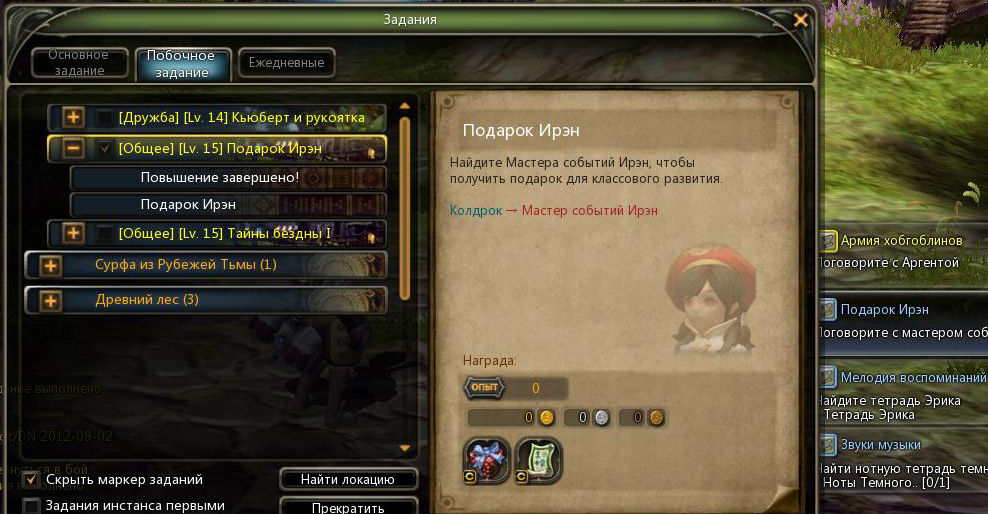Open Армия хобгоблинов in the quest tracker
Image resolution: width=988 pixels, height=514 pixels.
pos(901,241)
